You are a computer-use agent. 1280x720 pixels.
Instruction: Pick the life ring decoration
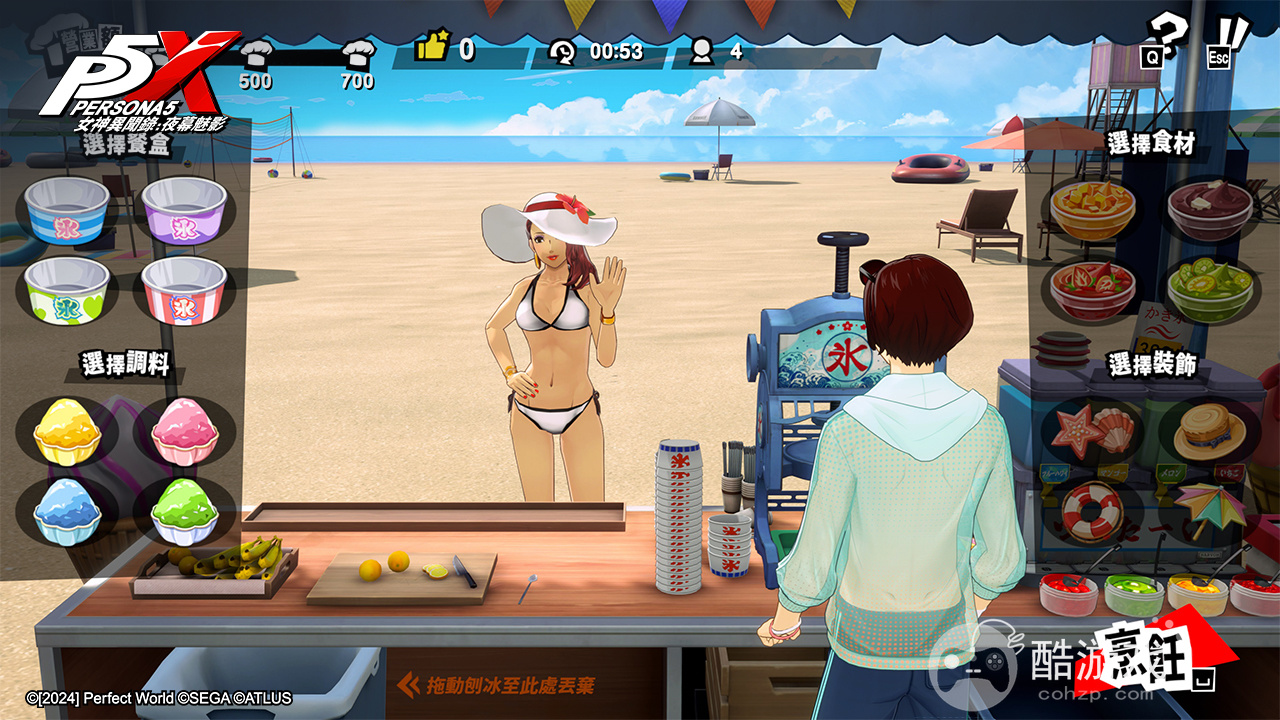pos(1092,511)
